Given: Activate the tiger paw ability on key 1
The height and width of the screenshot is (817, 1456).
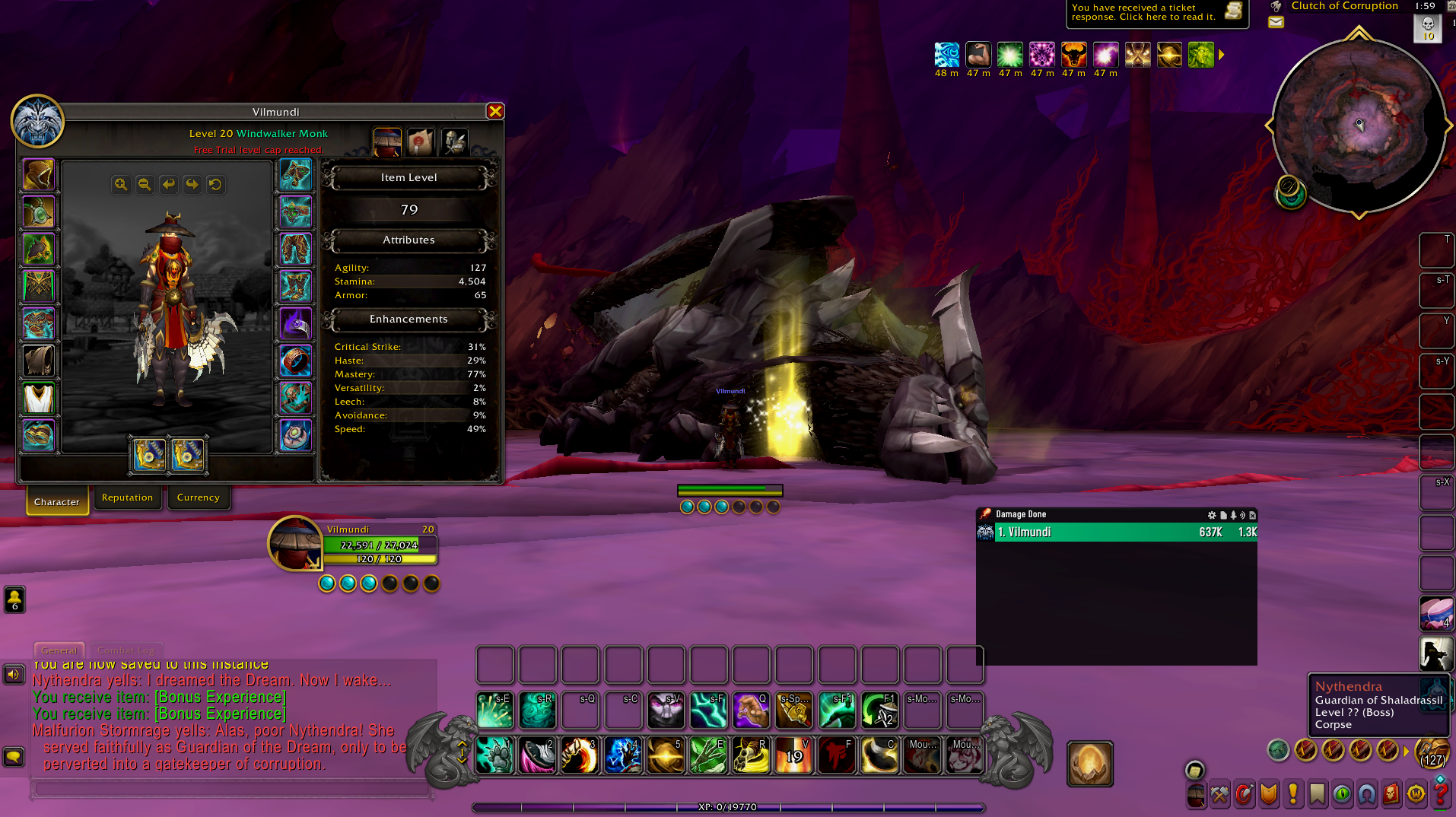Looking at the screenshot, I should [x=495, y=755].
